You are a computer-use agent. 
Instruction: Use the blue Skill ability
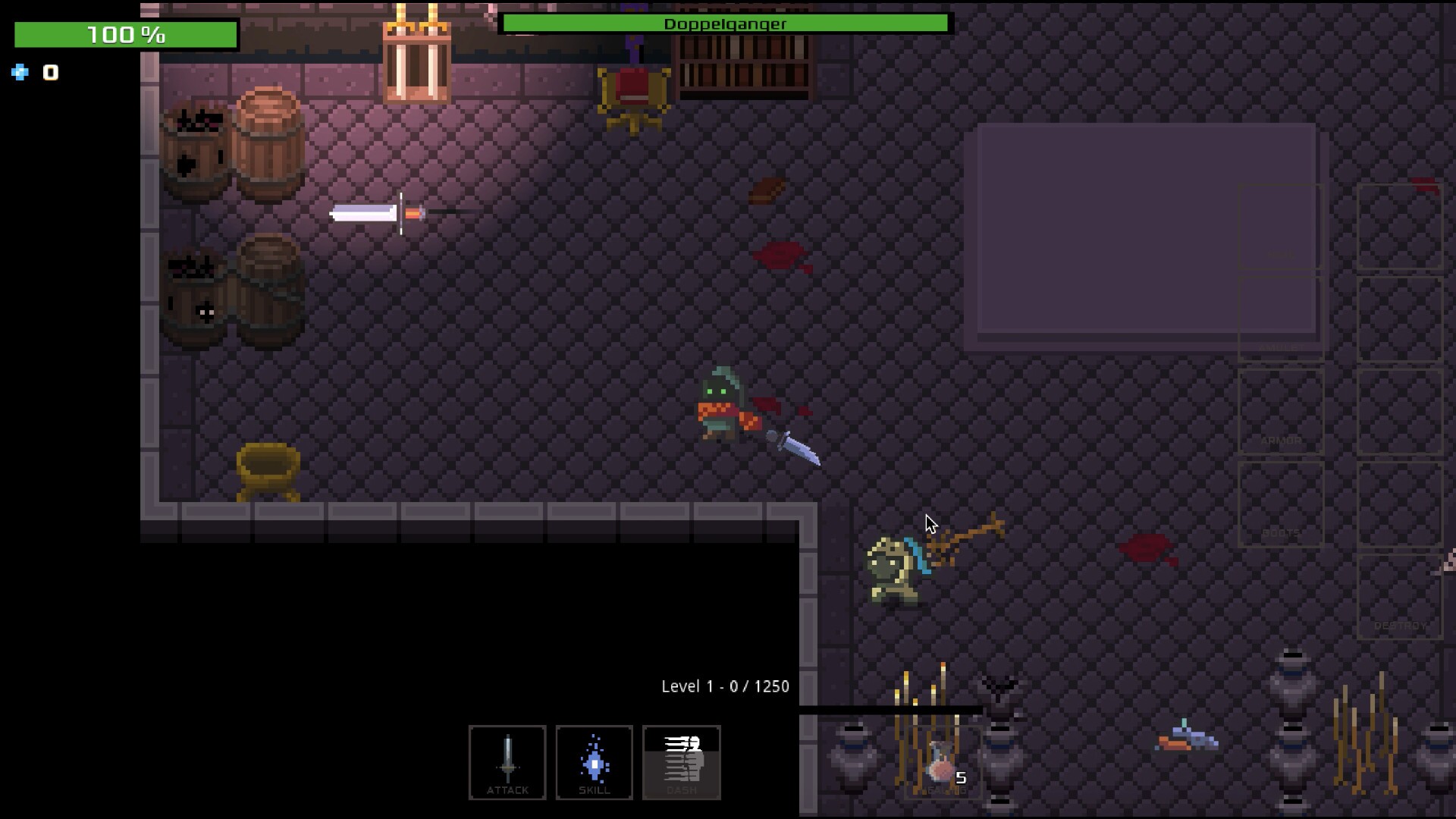click(594, 761)
